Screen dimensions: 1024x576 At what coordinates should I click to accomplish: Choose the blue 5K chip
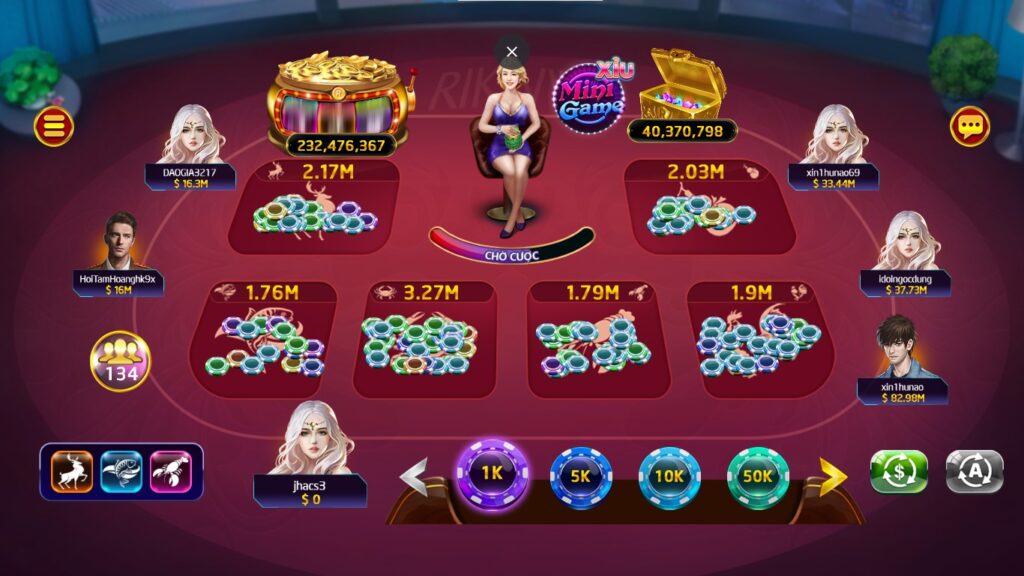pyautogui.click(x=581, y=477)
